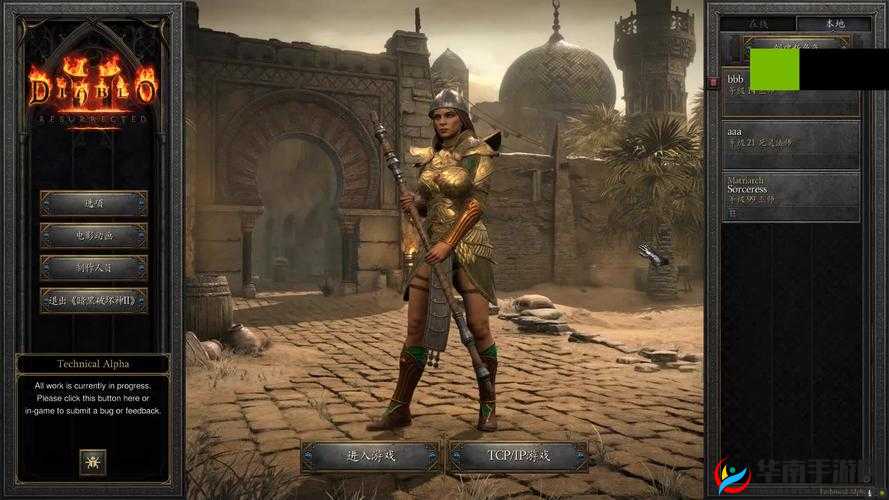Open the TCP/IP游戏 button

coord(517,456)
